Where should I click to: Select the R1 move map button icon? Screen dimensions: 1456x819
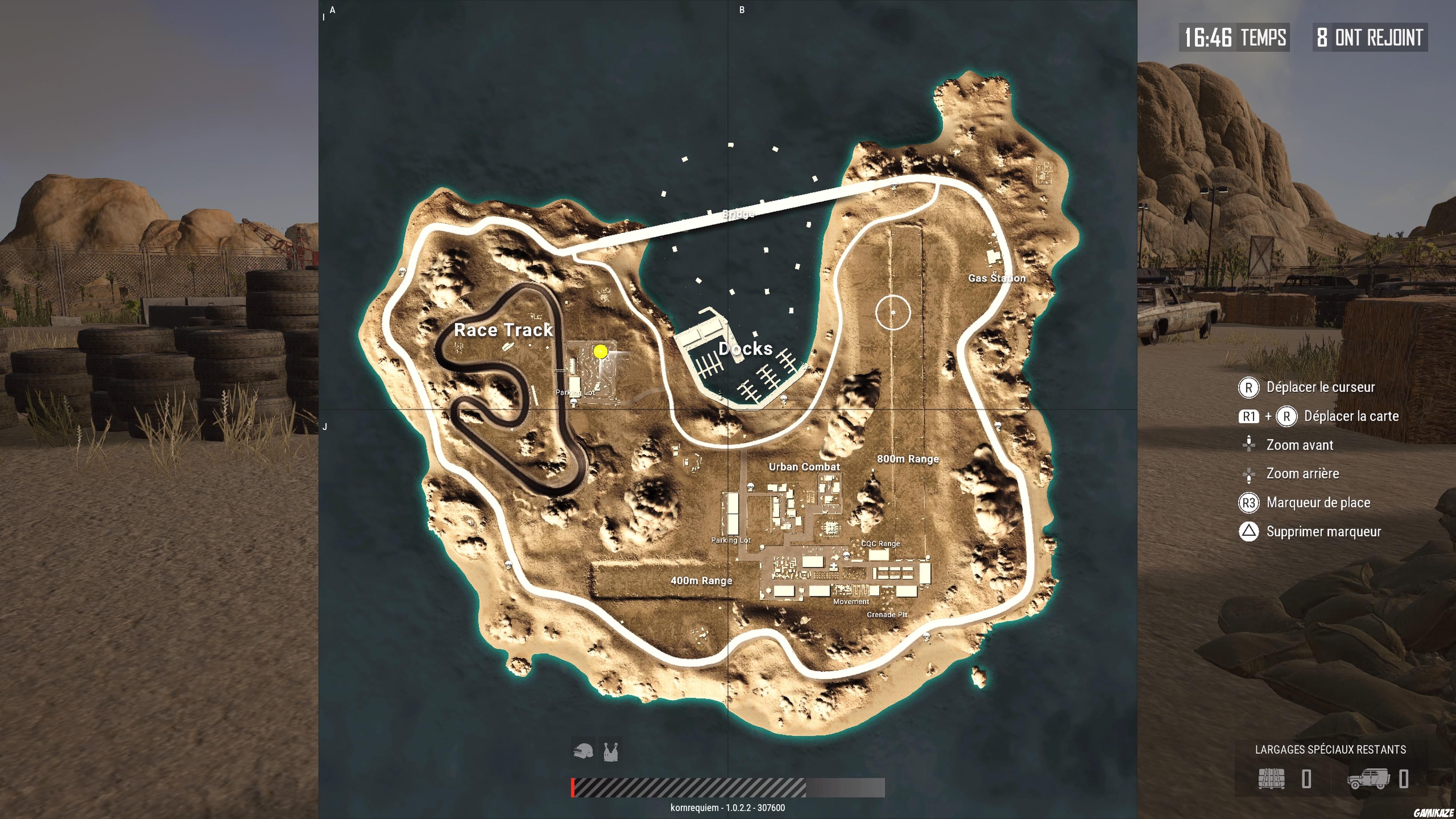1250,416
